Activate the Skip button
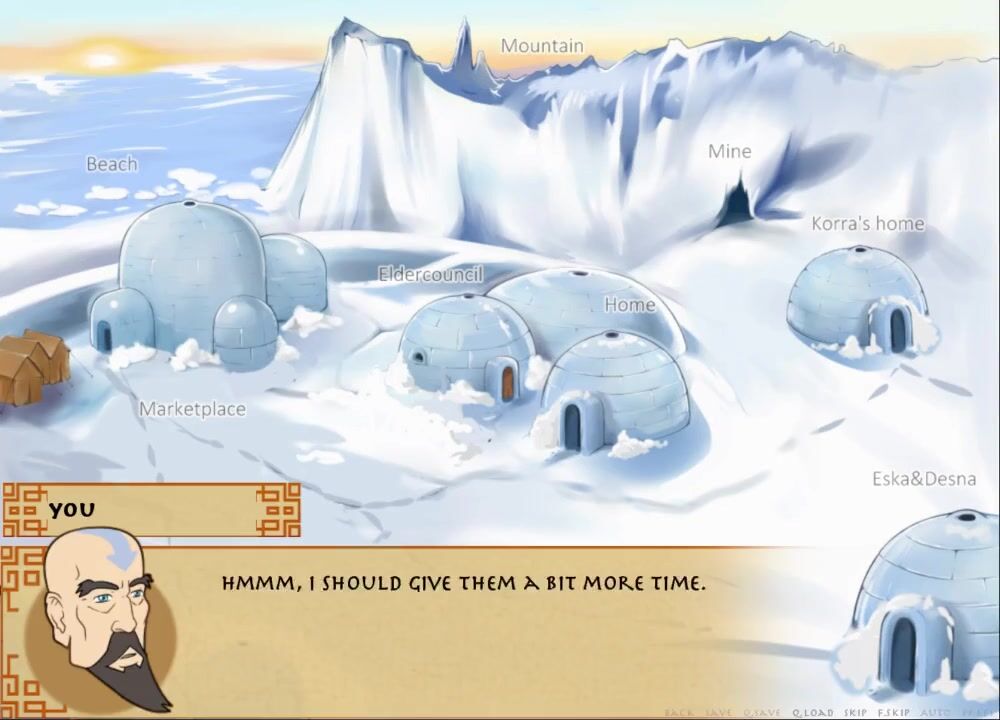This screenshot has height=720, width=1000. [855, 713]
